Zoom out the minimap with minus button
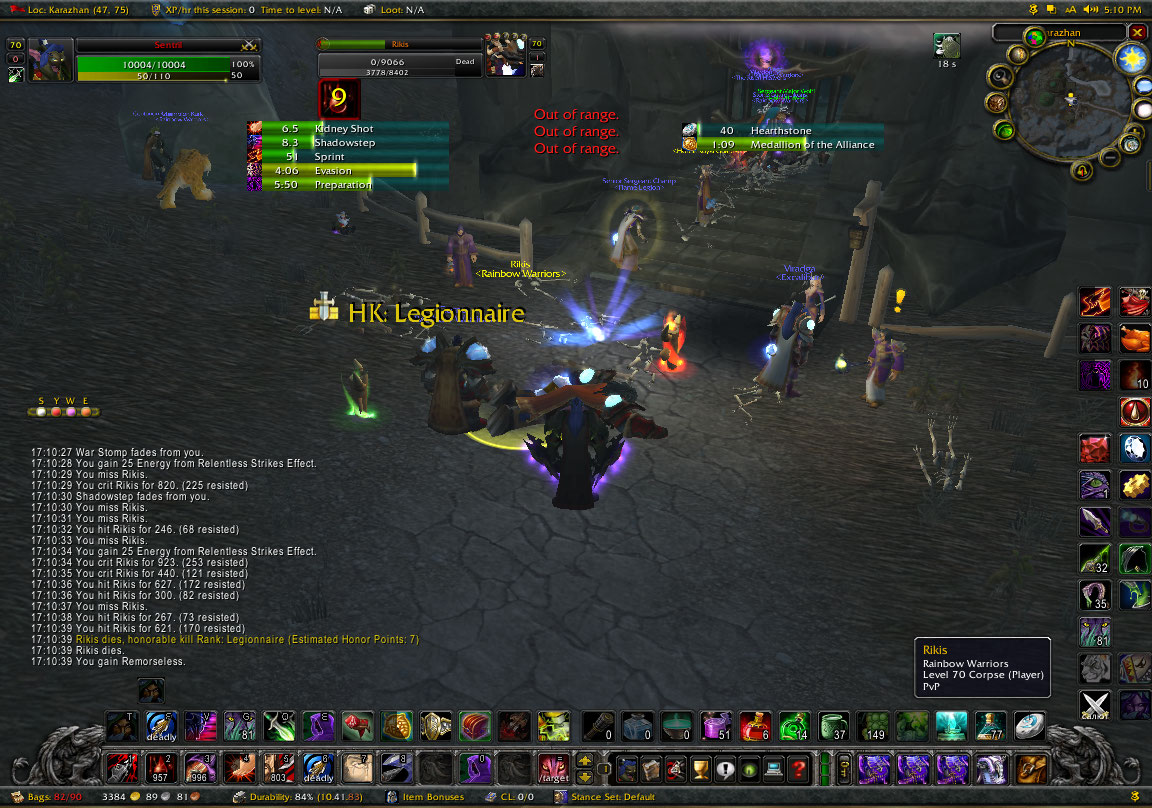Screen dimensions: 1152x808 click(1111, 158)
